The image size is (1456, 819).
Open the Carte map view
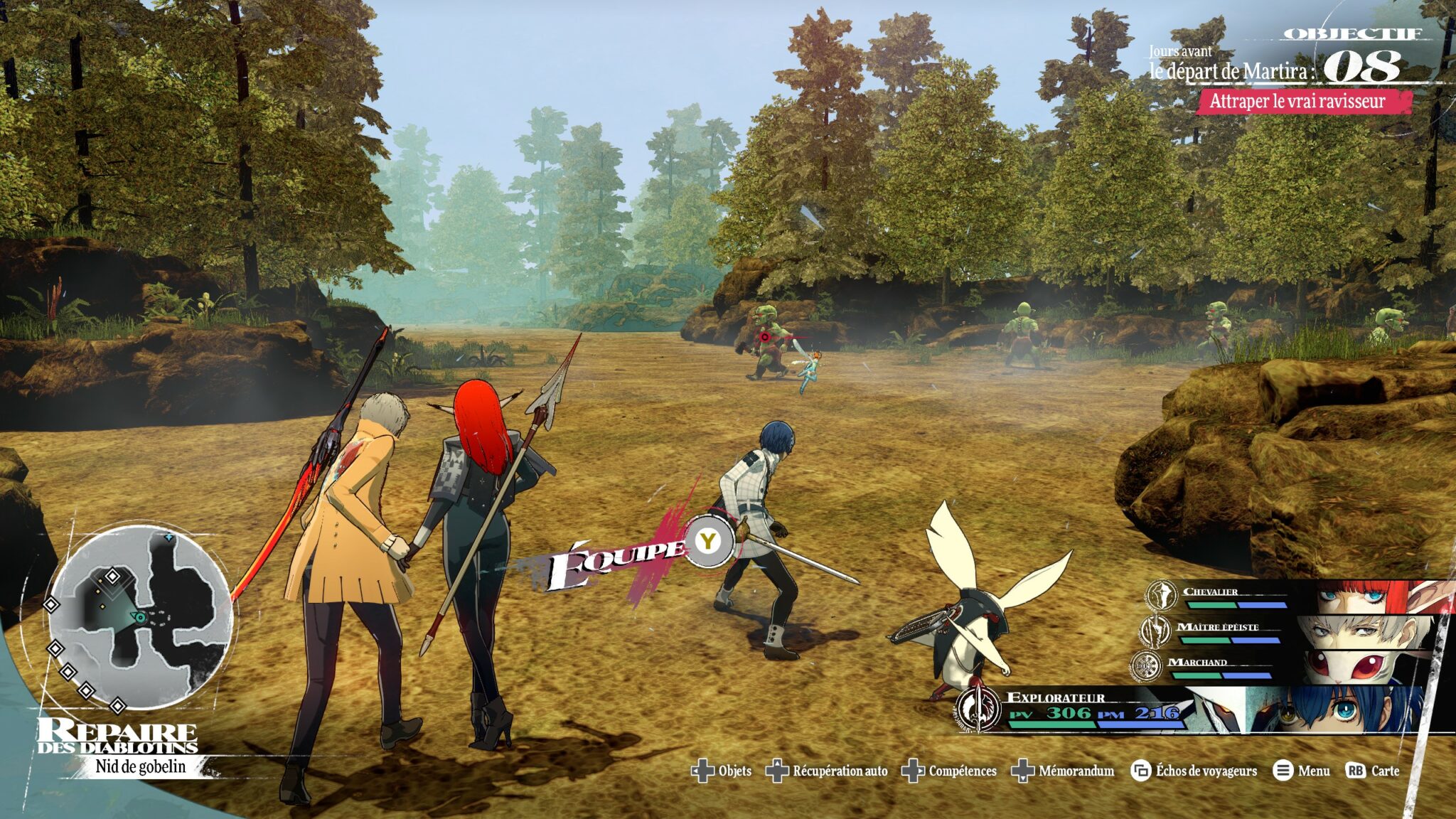coord(1373,771)
